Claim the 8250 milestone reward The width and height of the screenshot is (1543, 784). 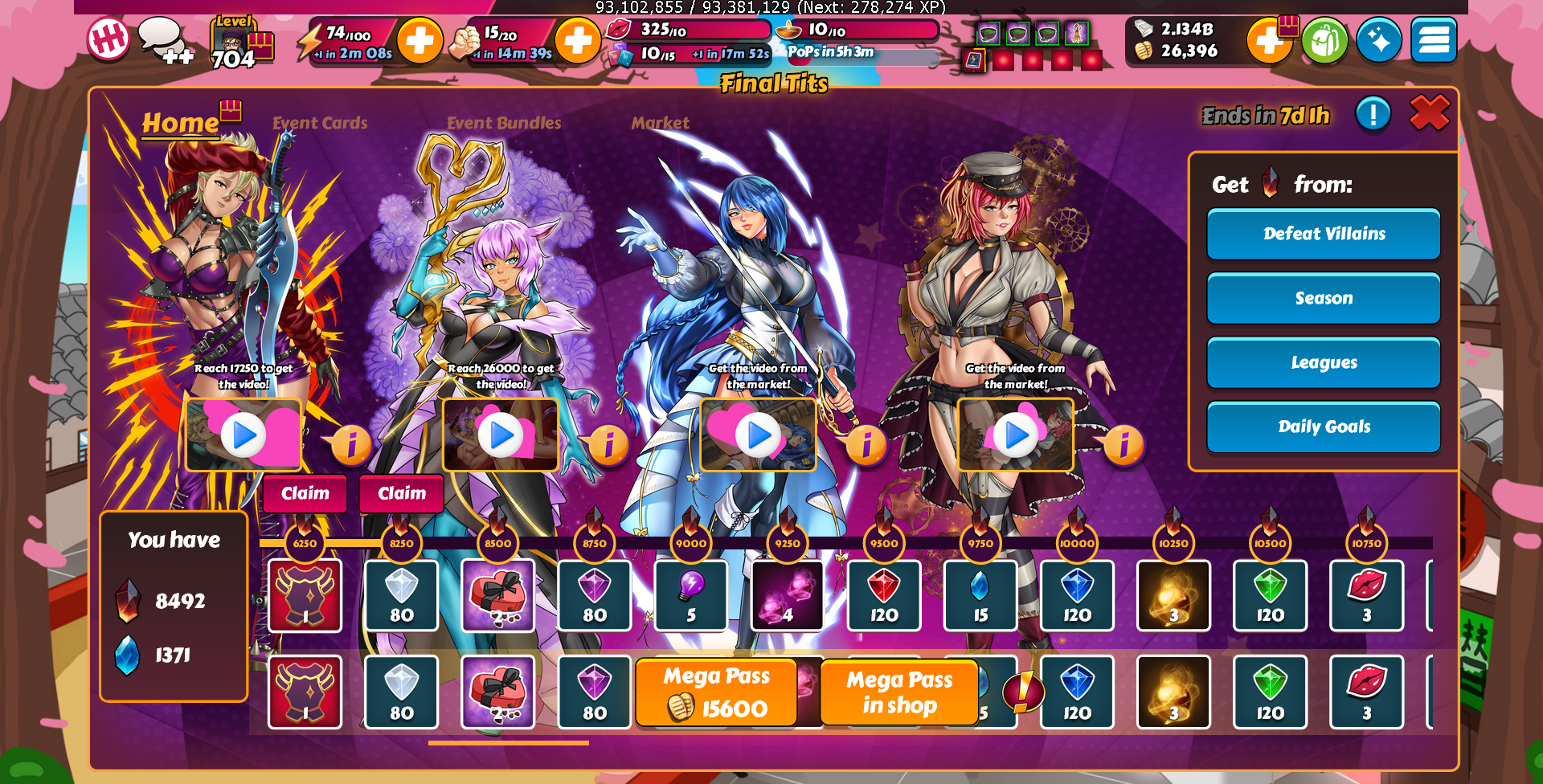[402, 493]
